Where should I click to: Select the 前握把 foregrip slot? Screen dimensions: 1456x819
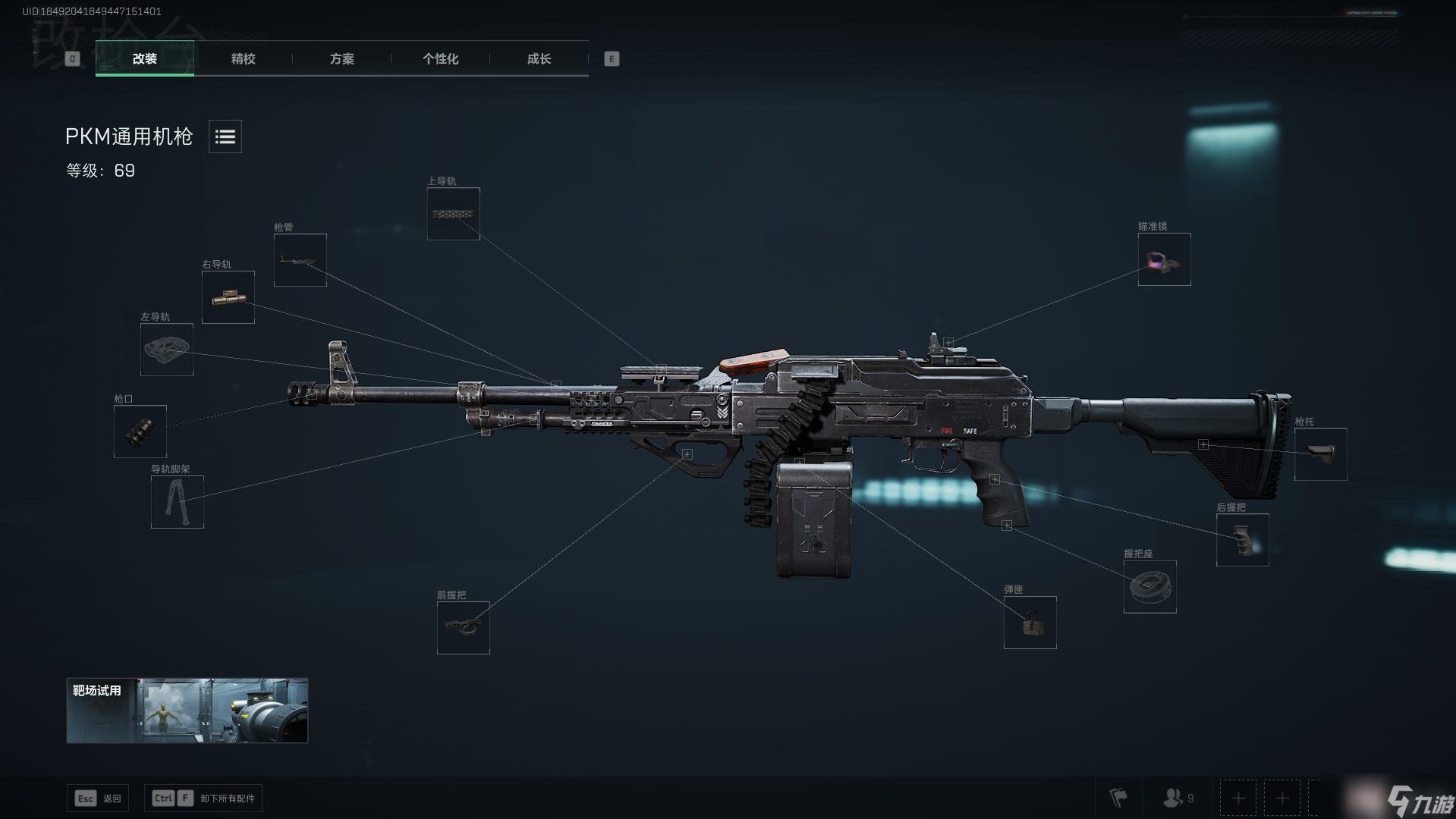tap(463, 628)
